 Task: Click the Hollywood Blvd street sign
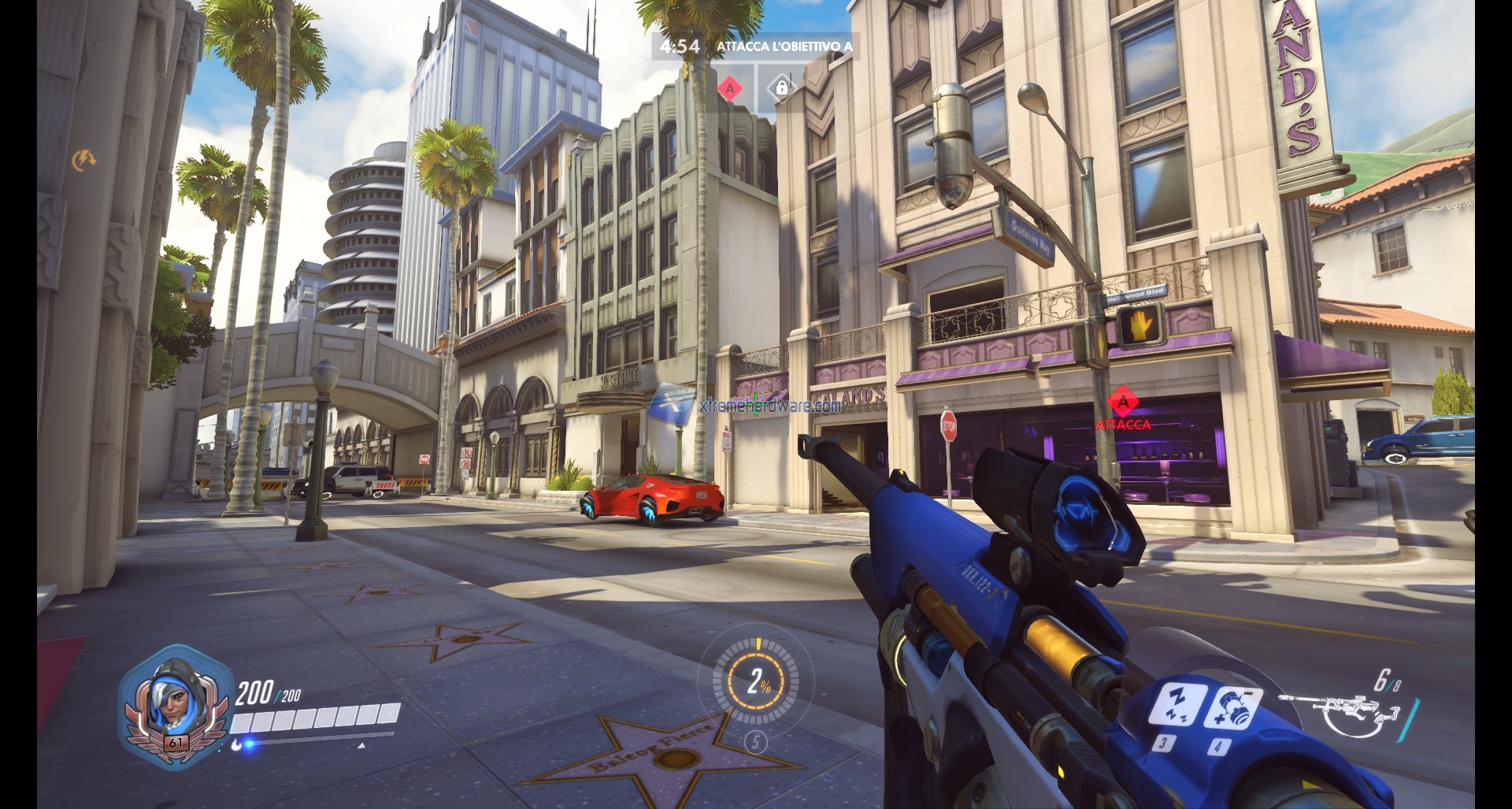tap(1135, 295)
